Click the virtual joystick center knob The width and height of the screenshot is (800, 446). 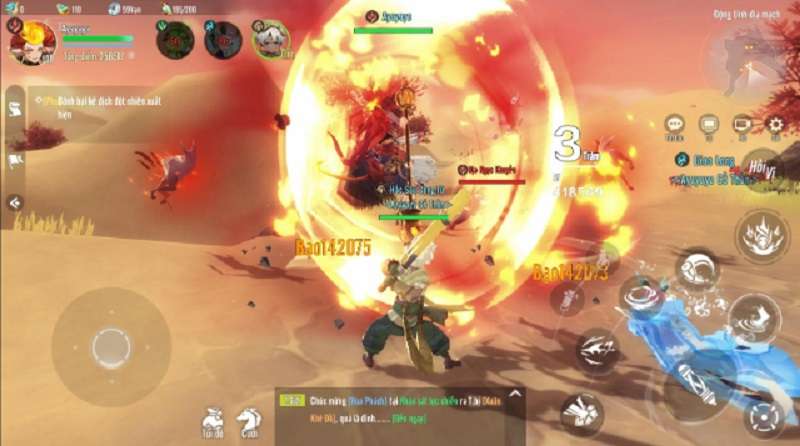coord(110,347)
